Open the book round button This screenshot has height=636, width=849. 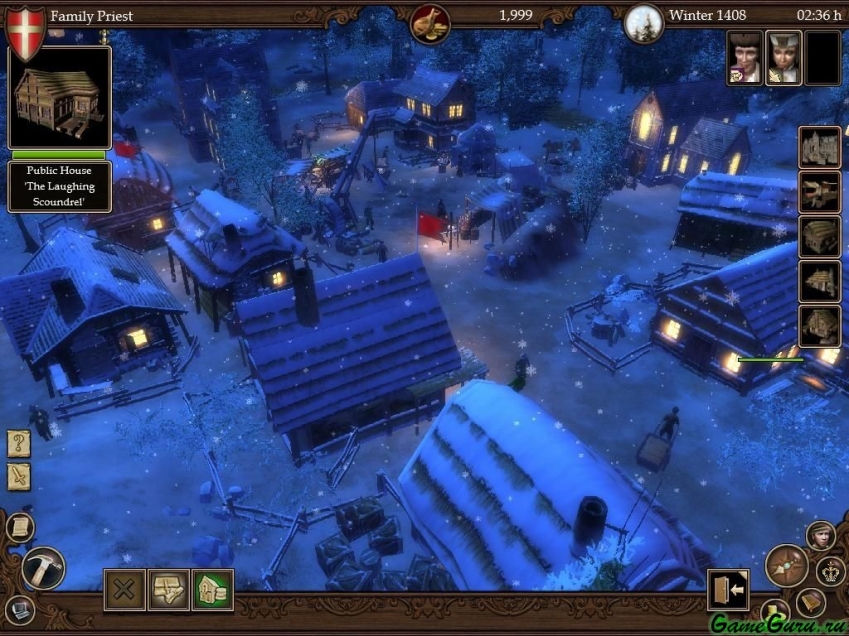pyautogui.click(x=811, y=603)
